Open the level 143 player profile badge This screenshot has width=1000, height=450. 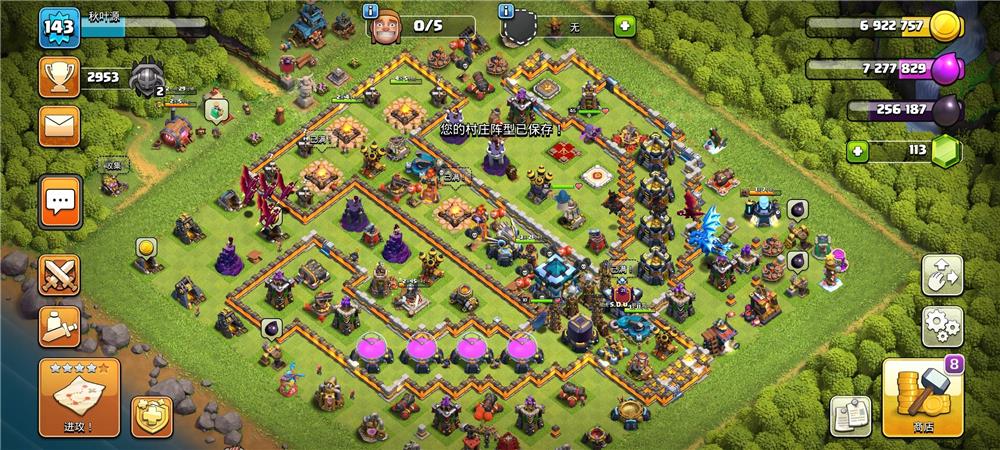pos(59,27)
